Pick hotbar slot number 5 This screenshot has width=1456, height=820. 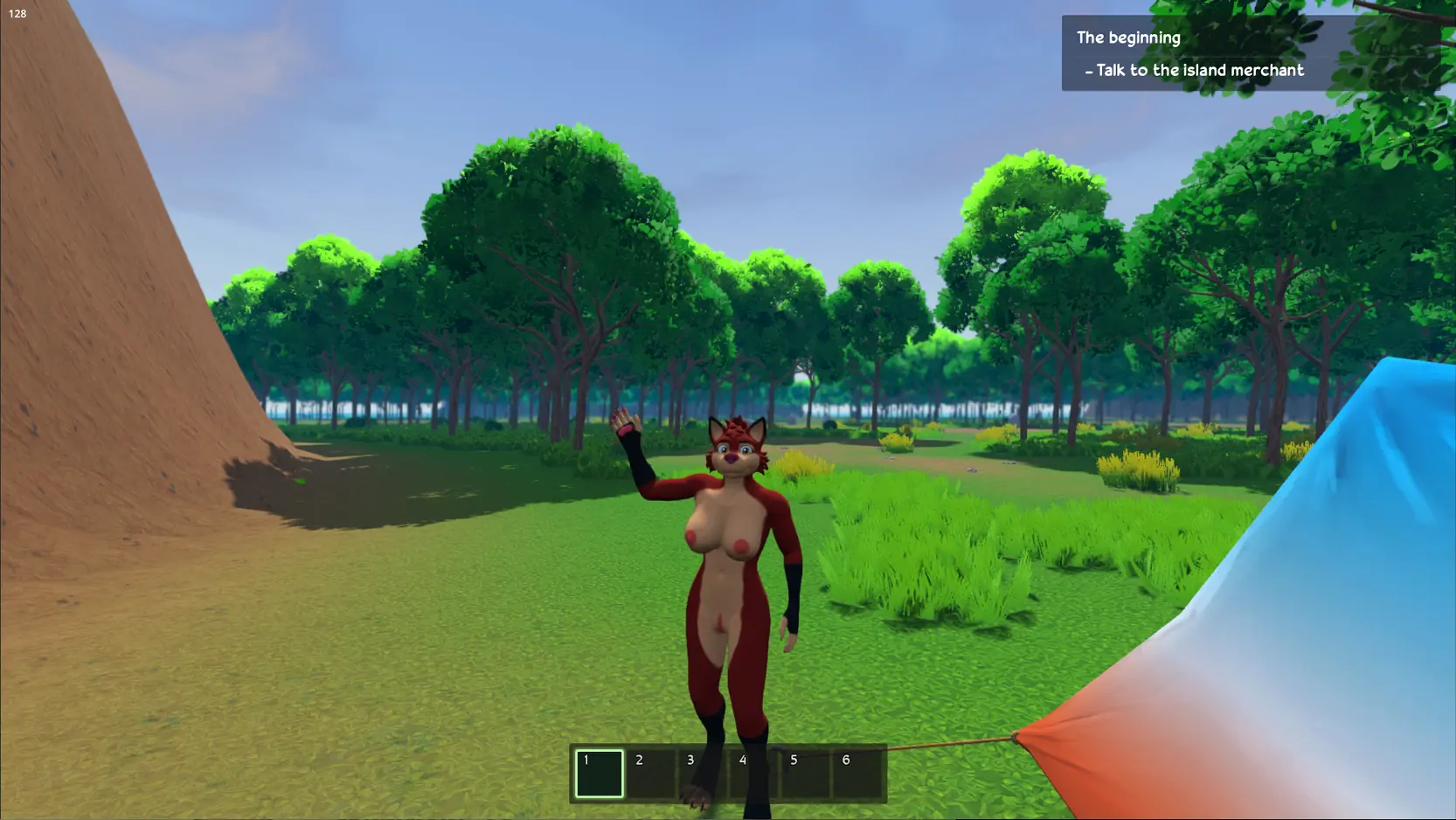[x=806, y=774]
